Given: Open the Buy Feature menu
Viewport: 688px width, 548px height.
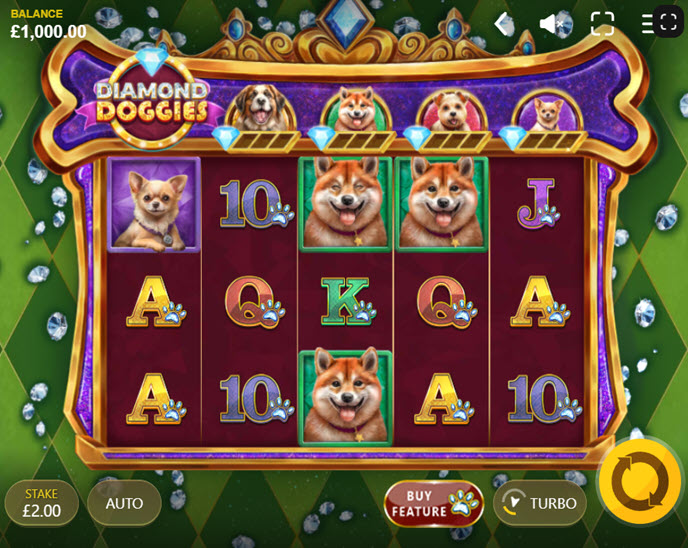Looking at the screenshot, I should pyautogui.click(x=433, y=503).
